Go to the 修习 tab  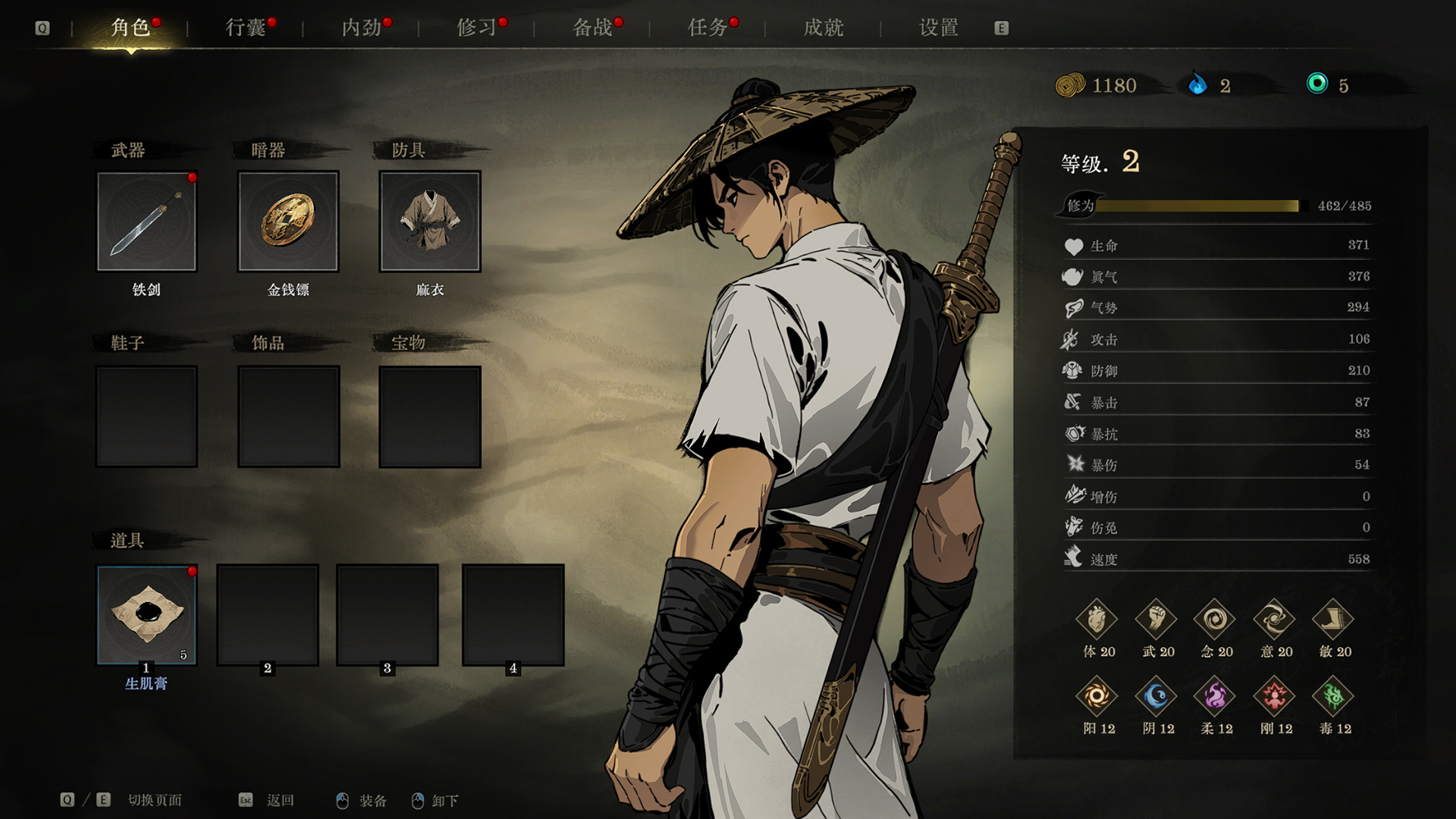point(477,28)
